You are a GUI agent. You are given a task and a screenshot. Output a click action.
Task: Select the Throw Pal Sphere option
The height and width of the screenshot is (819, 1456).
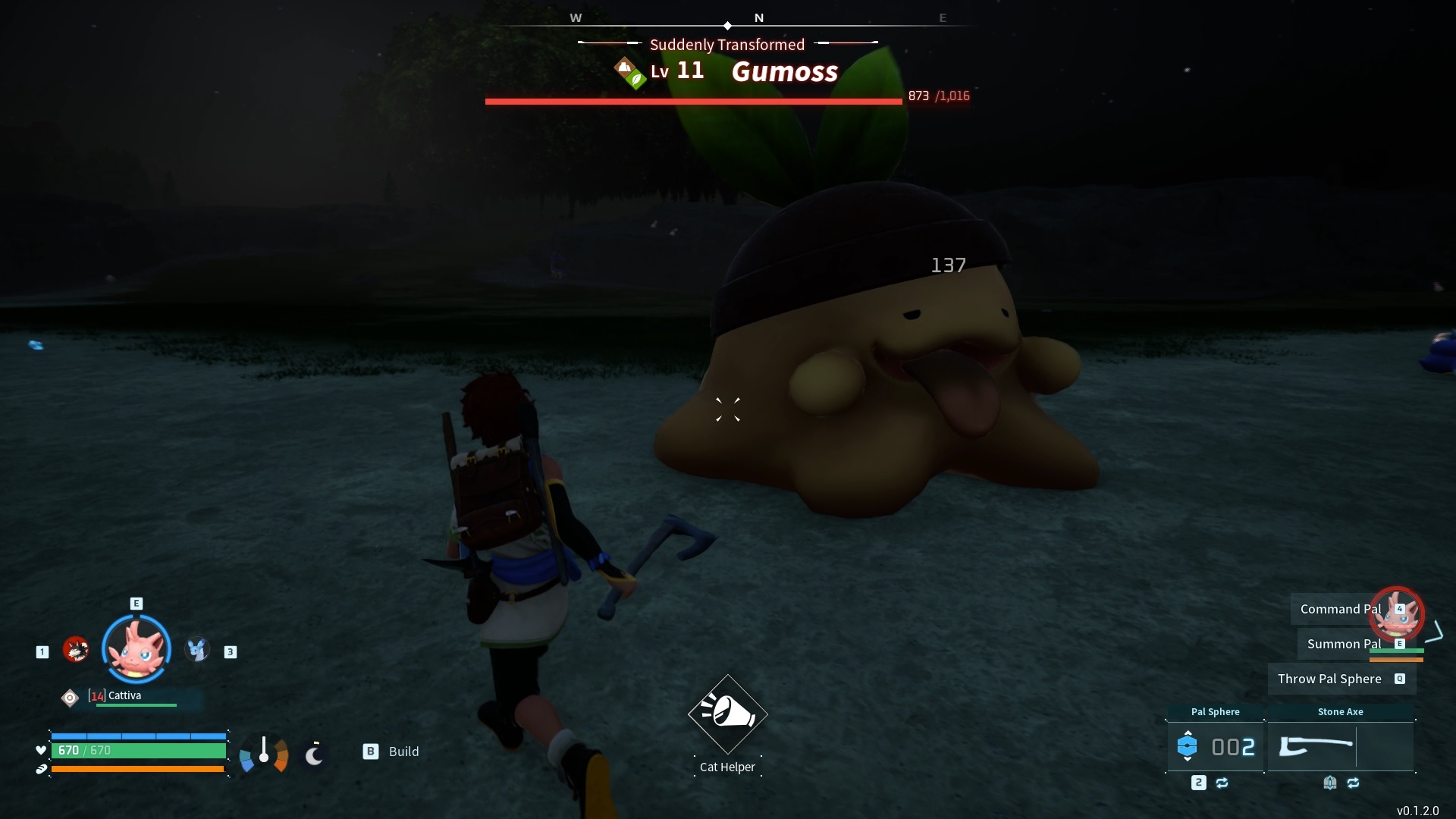[x=1329, y=679]
